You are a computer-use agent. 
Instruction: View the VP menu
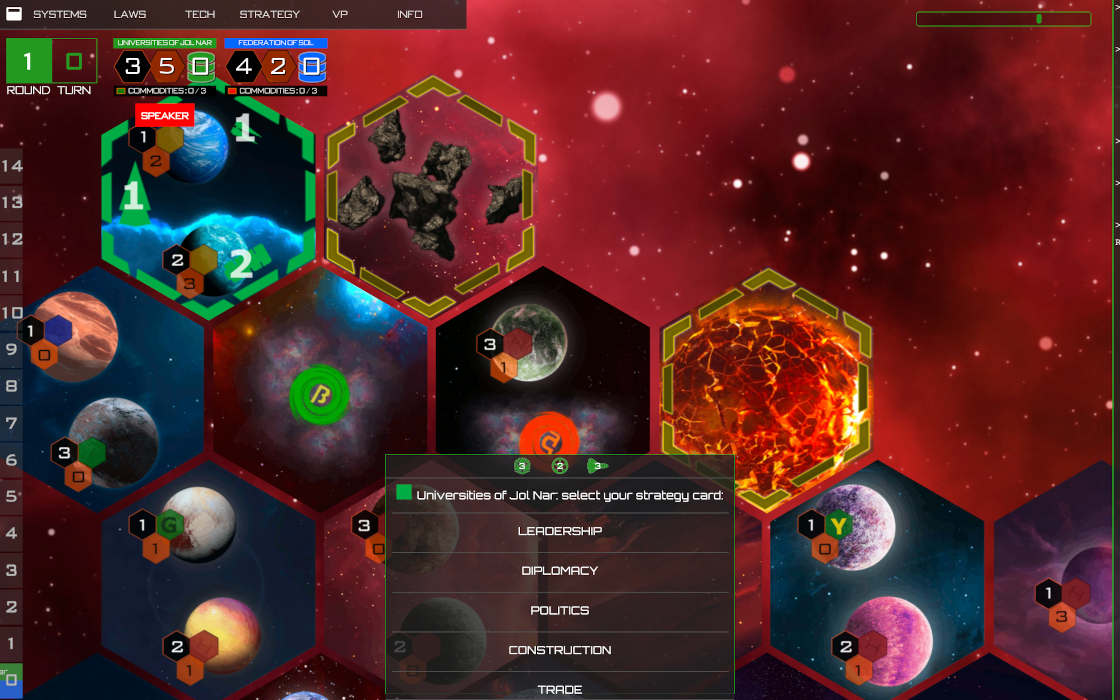point(340,14)
